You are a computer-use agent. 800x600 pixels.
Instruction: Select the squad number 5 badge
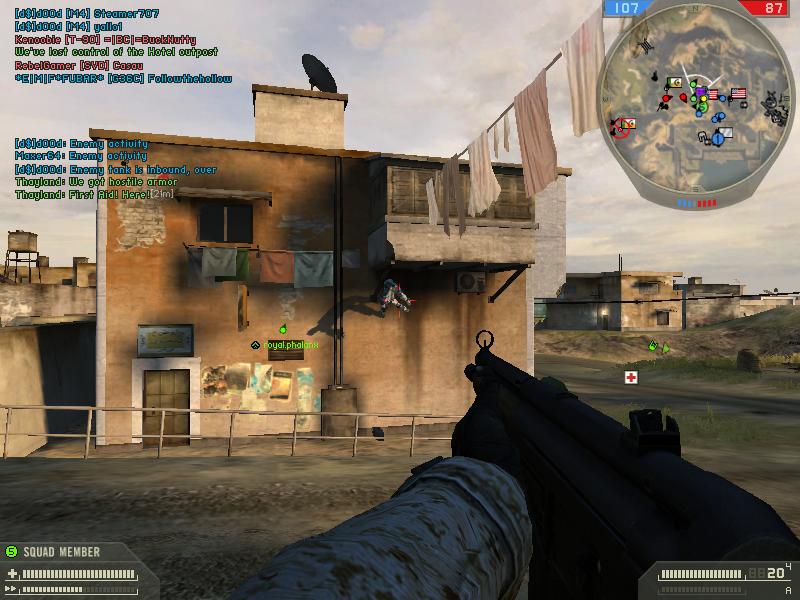tap(12, 551)
